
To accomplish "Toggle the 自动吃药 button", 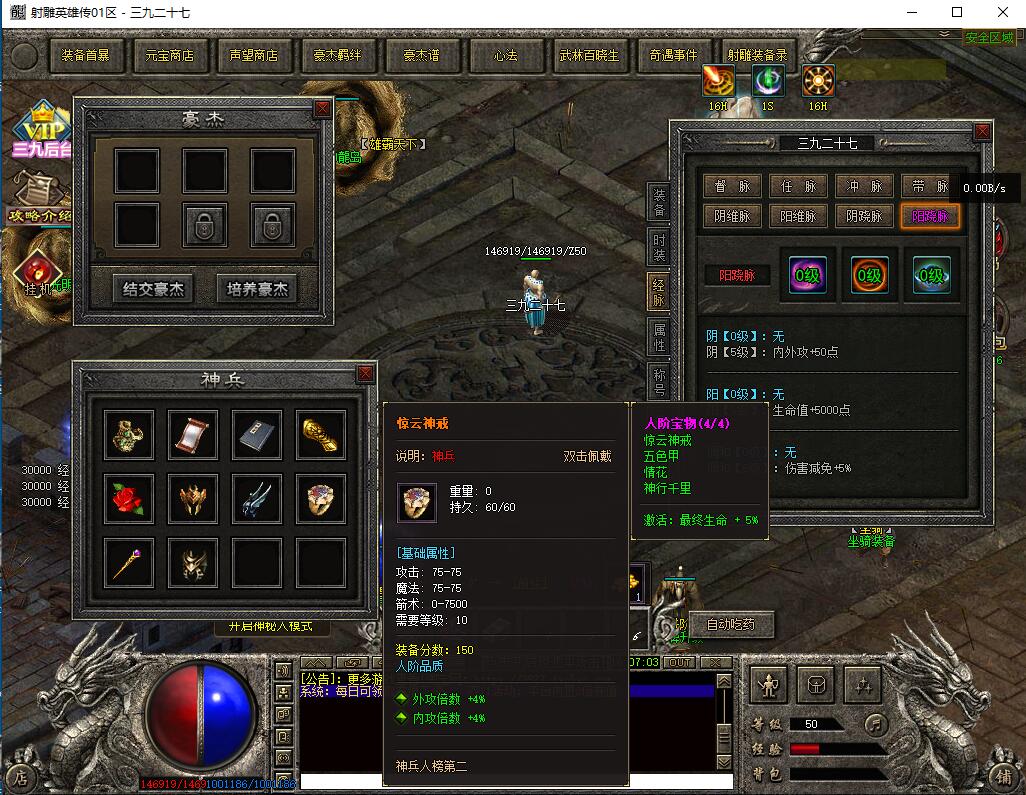I will pos(731,625).
